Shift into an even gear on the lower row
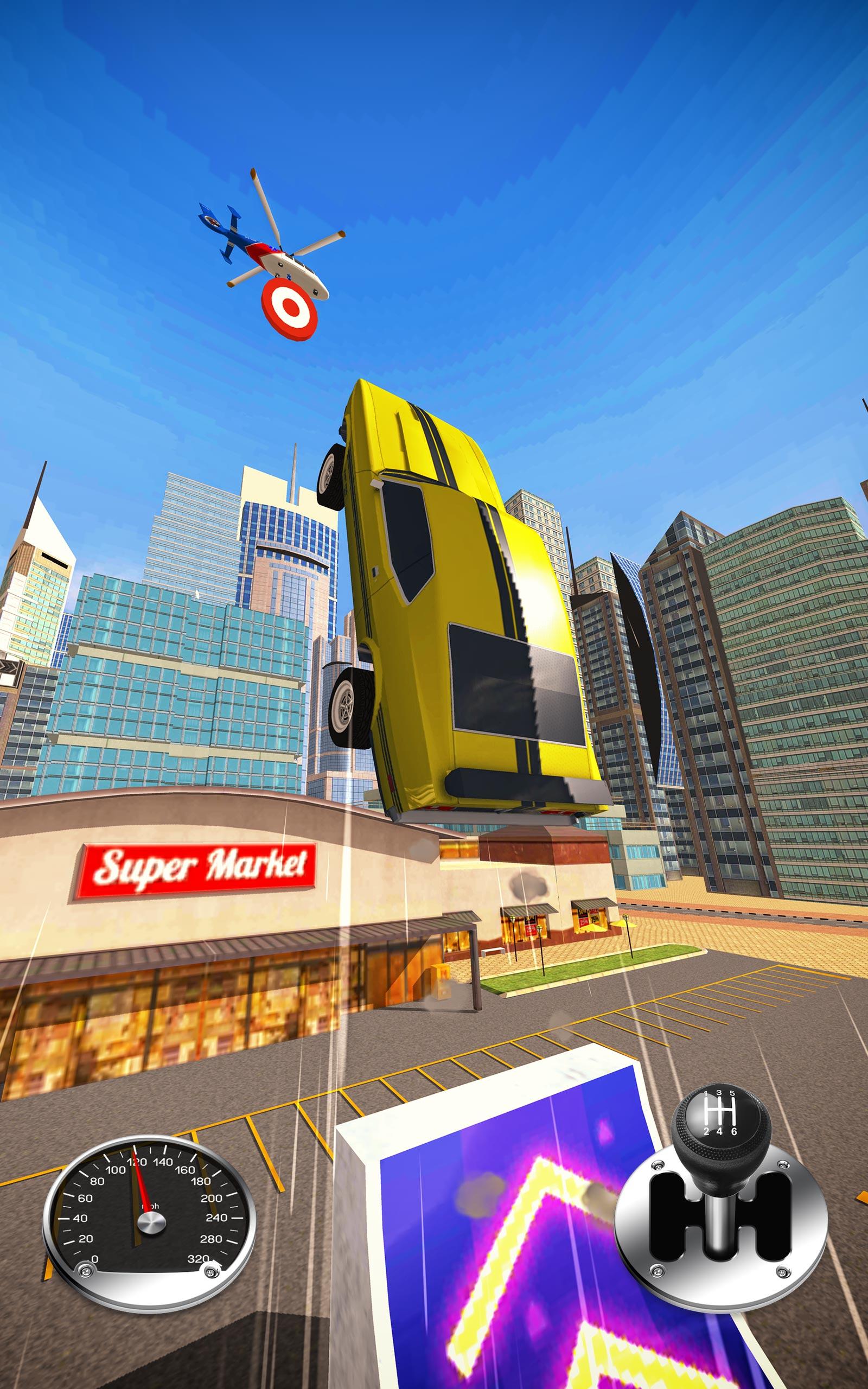Screen dimensions: 868x1389 (x=719, y=1132)
